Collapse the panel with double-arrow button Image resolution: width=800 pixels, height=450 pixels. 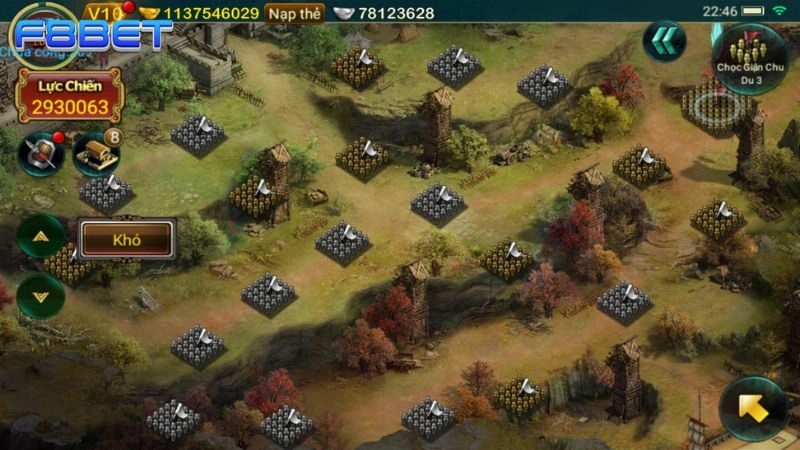pos(663,45)
